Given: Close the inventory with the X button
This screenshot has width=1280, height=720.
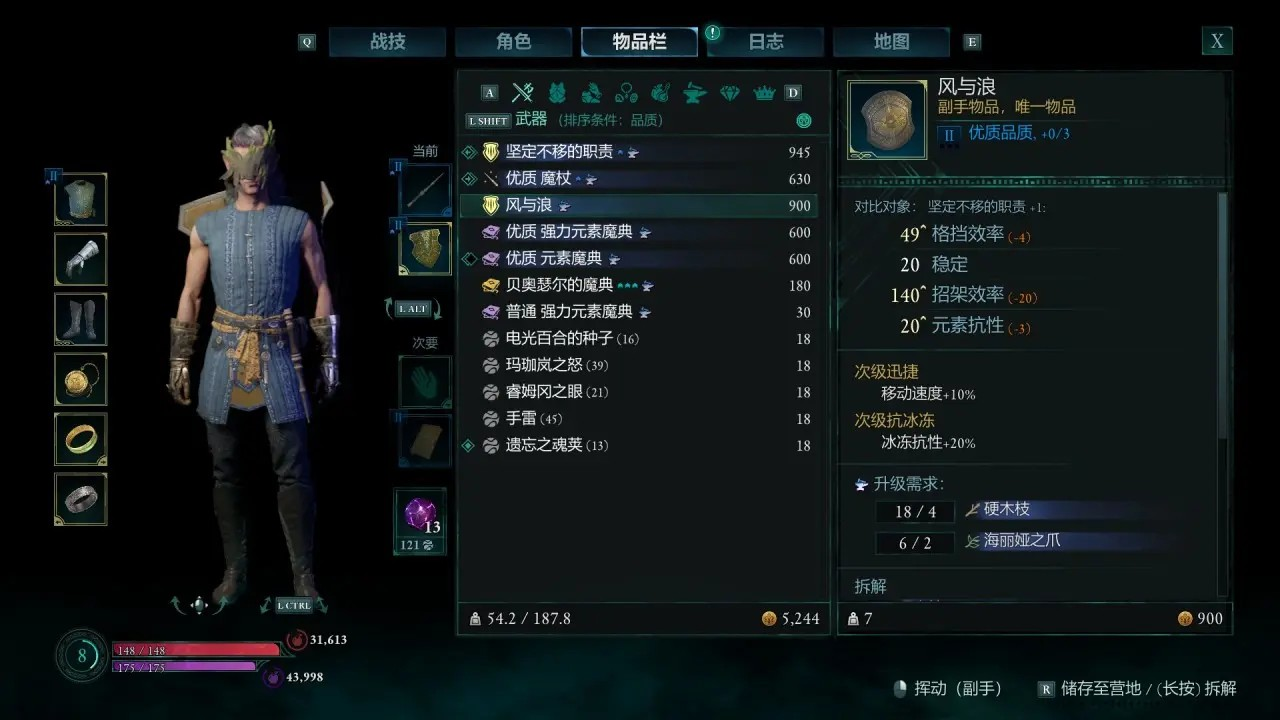Looking at the screenshot, I should [x=1216, y=41].
